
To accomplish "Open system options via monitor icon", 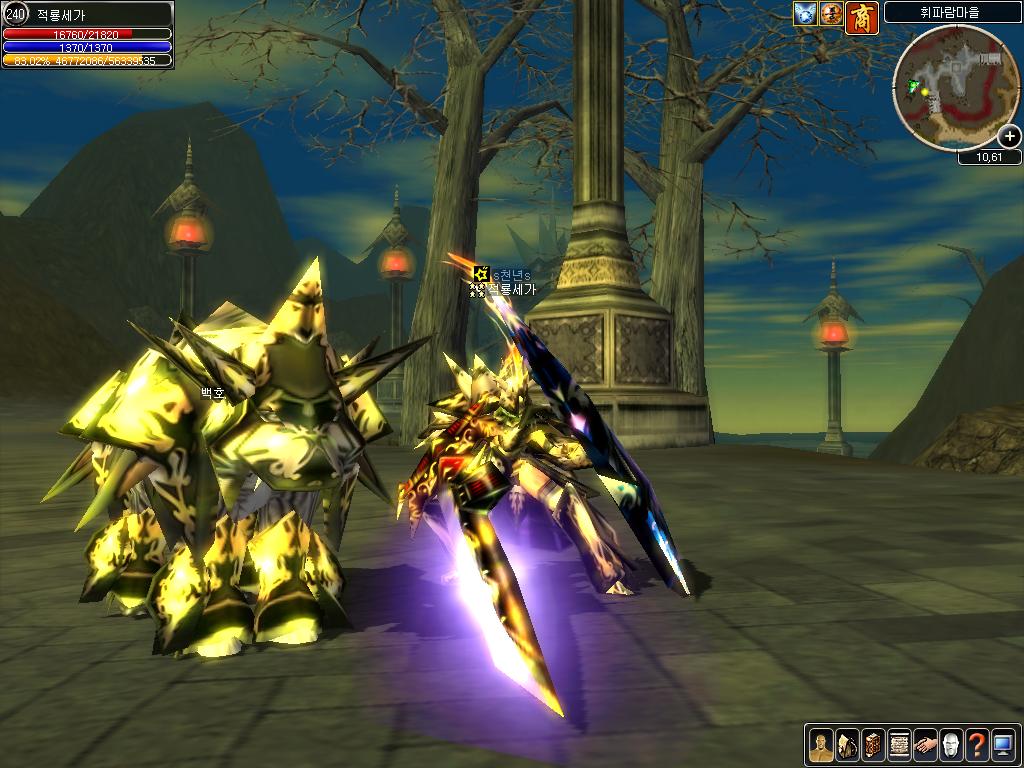I will (1002, 744).
